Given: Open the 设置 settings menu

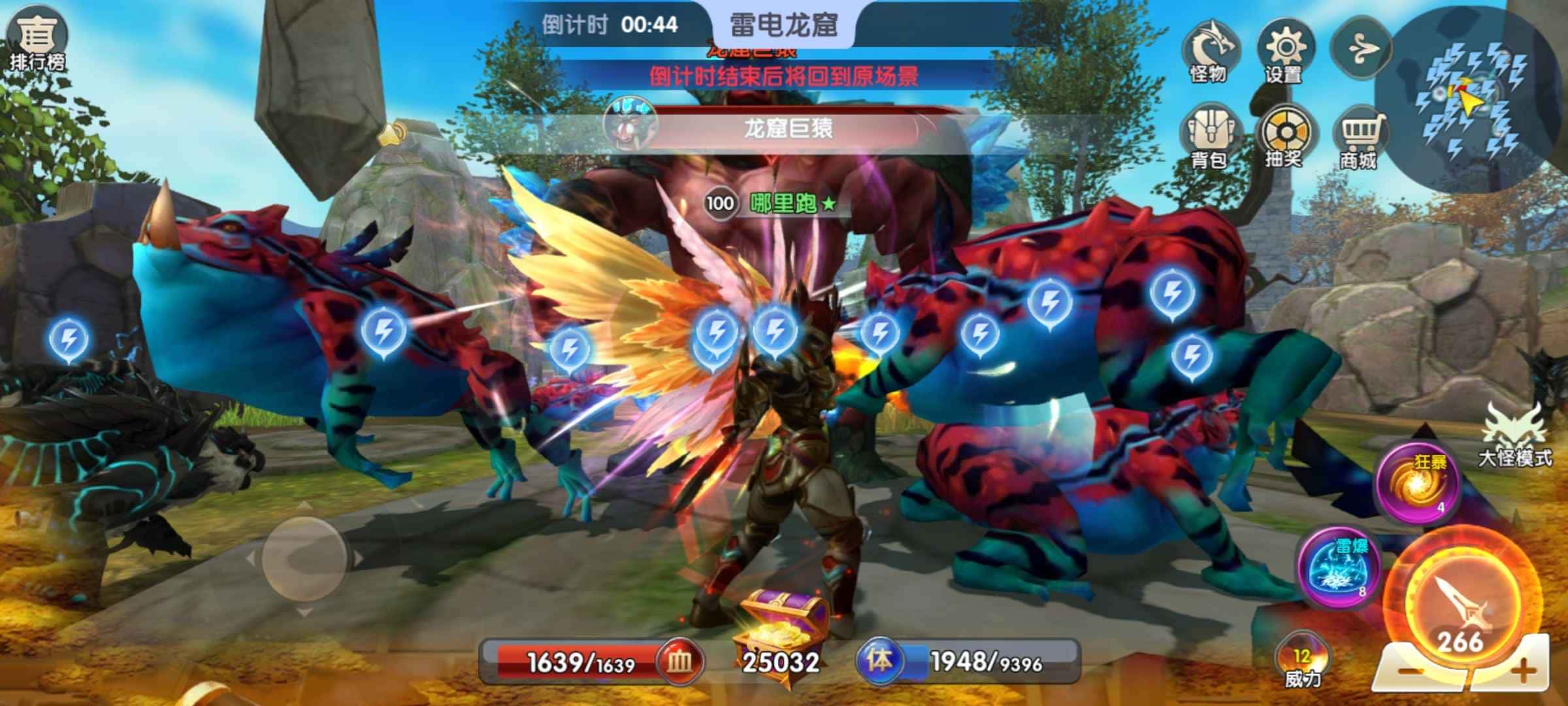Looking at the screenshot, I should pyautogui.click(x=1284, y=51).
